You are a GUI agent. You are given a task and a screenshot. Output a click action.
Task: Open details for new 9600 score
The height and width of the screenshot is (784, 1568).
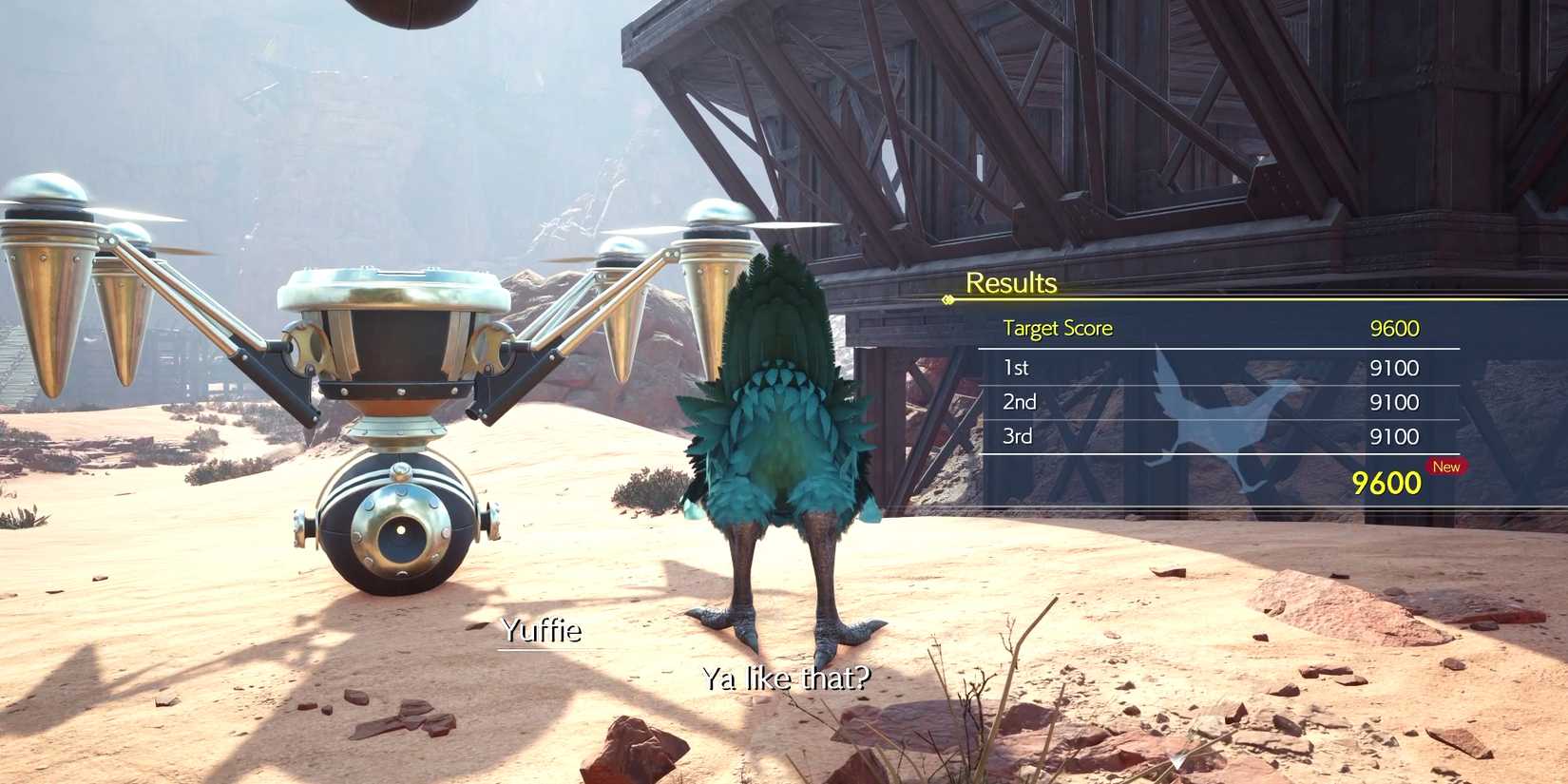[1387, 483]
